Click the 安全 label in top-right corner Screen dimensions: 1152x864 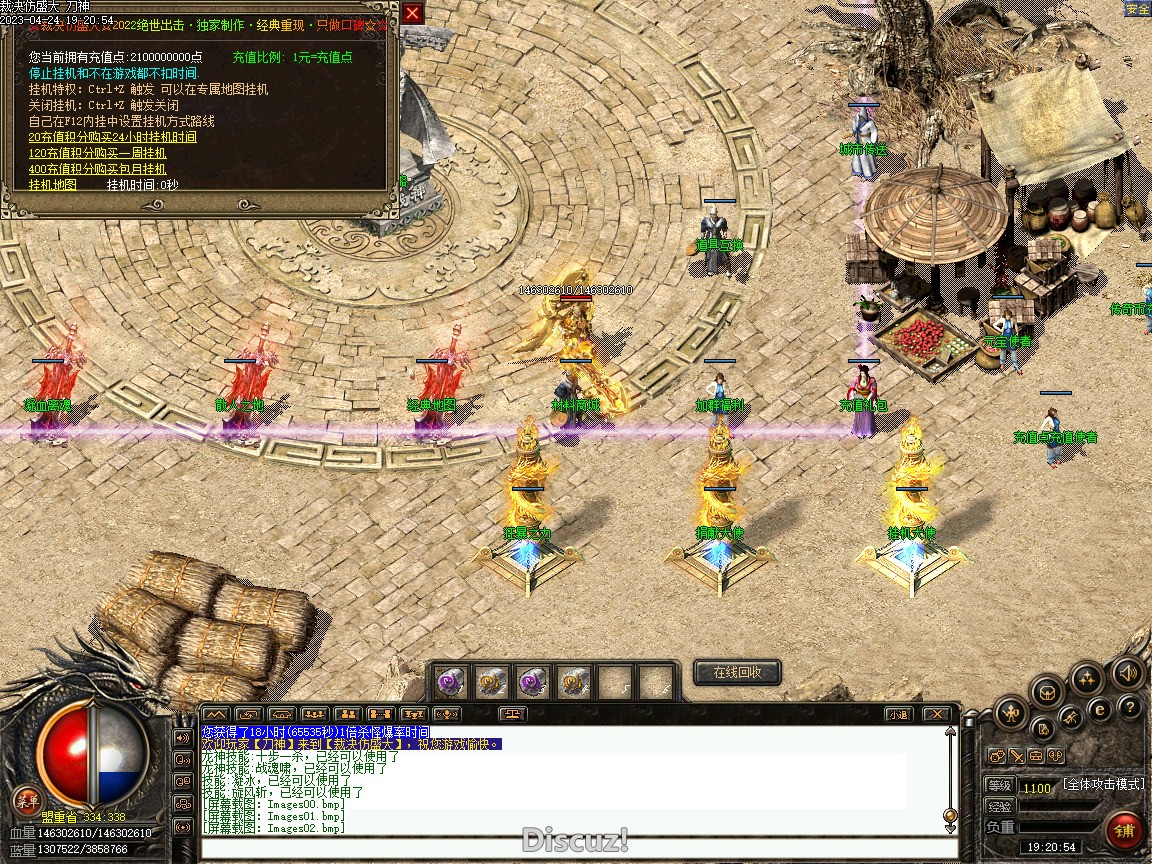1137,9
